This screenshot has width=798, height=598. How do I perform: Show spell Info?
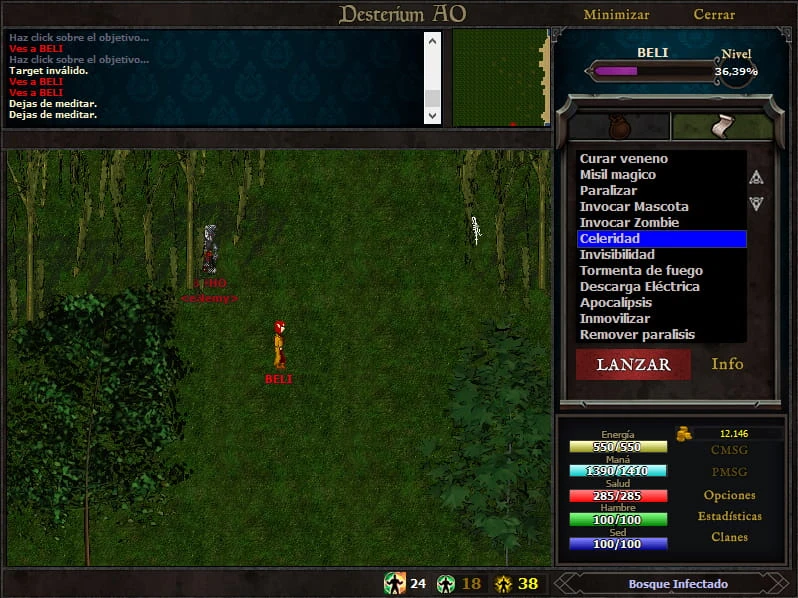point(727,364)
